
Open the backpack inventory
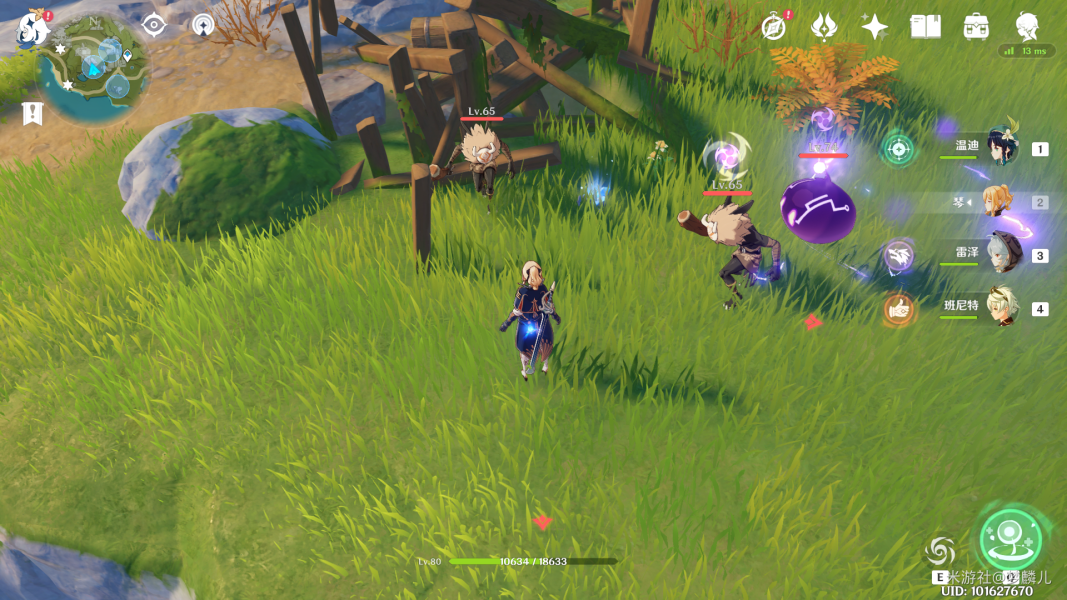[976, 27]
